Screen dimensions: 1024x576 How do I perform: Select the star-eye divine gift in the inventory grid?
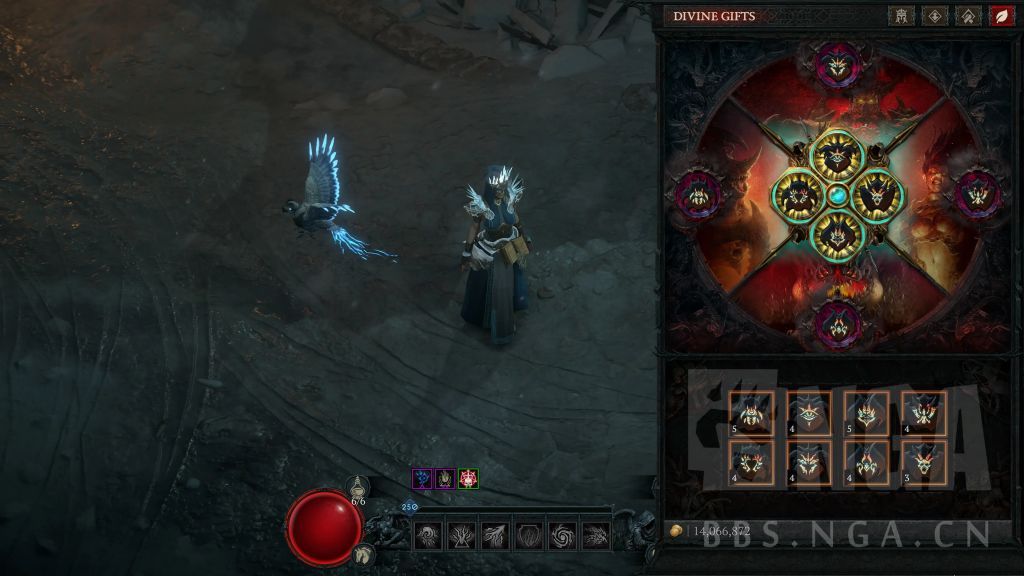tap(809, 412)
